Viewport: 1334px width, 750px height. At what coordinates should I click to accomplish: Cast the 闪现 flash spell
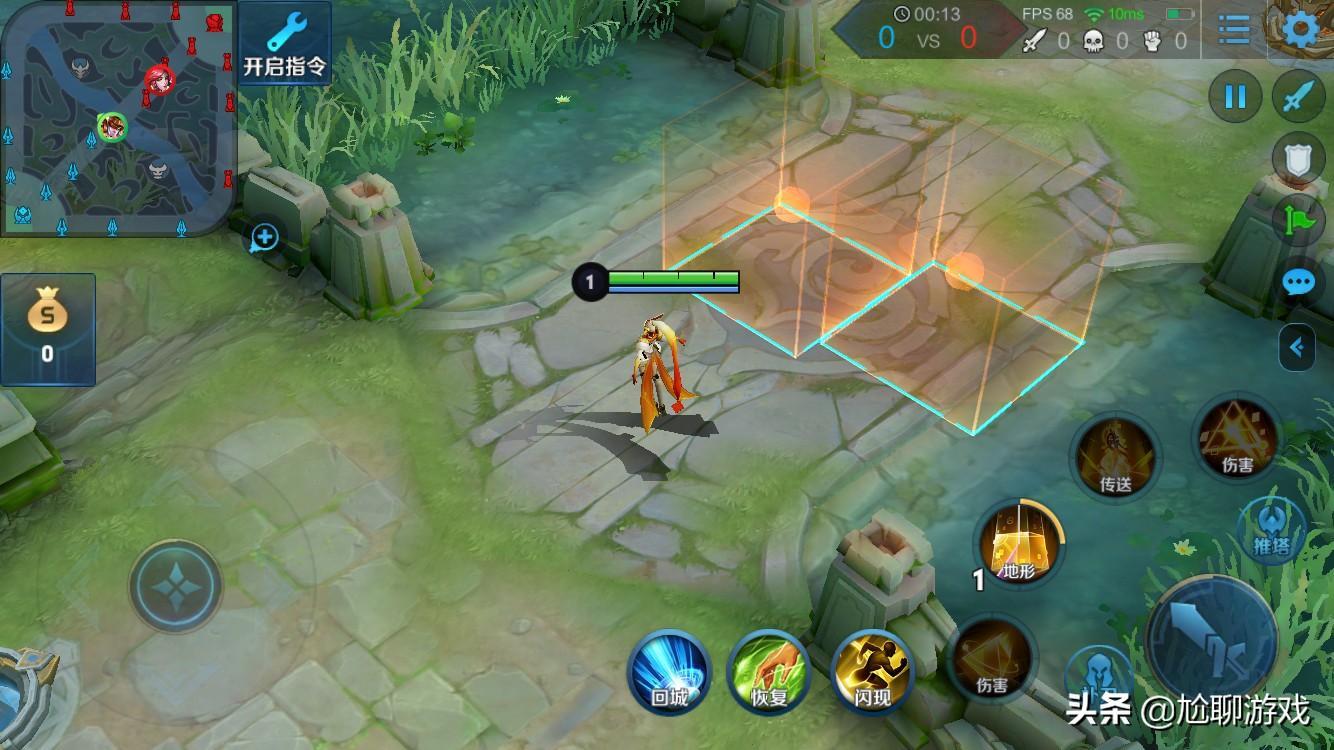click(x=872, y=672)
